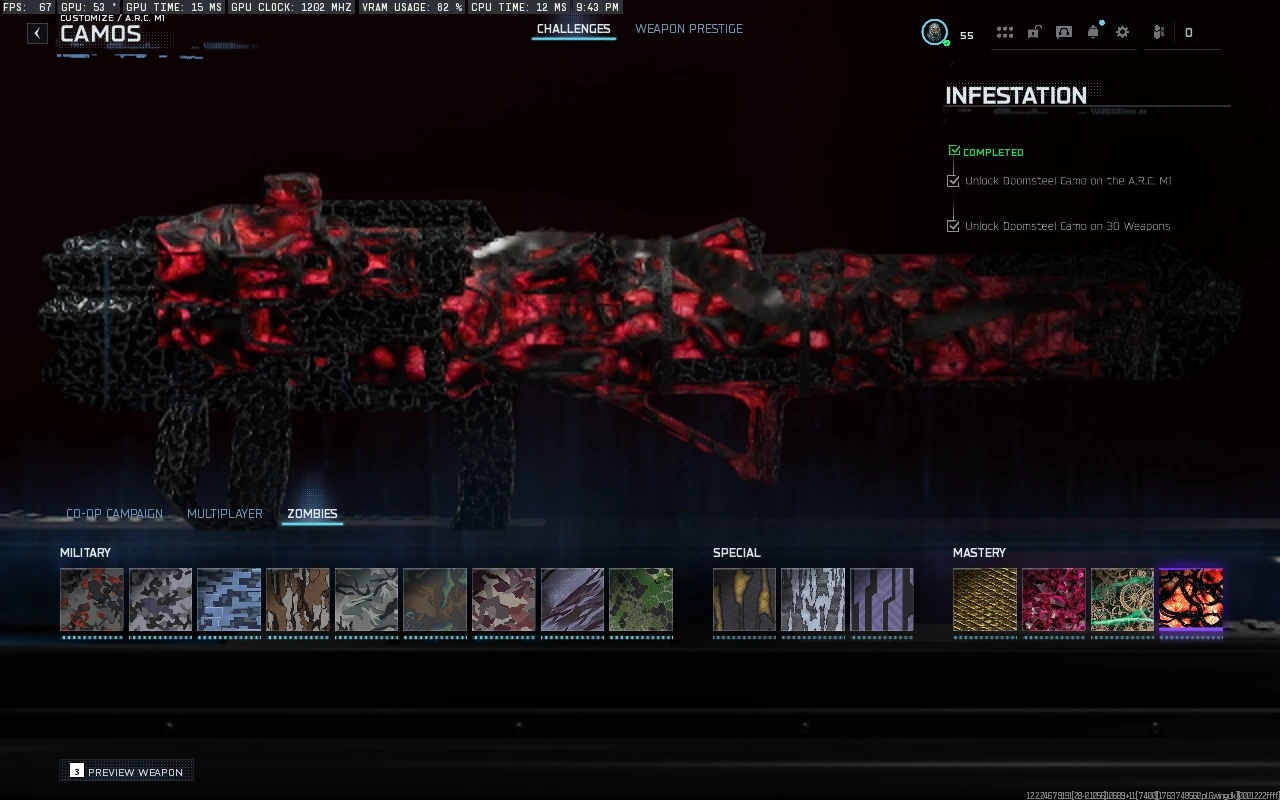Click your player profile avatar emblem

(934, 31)
